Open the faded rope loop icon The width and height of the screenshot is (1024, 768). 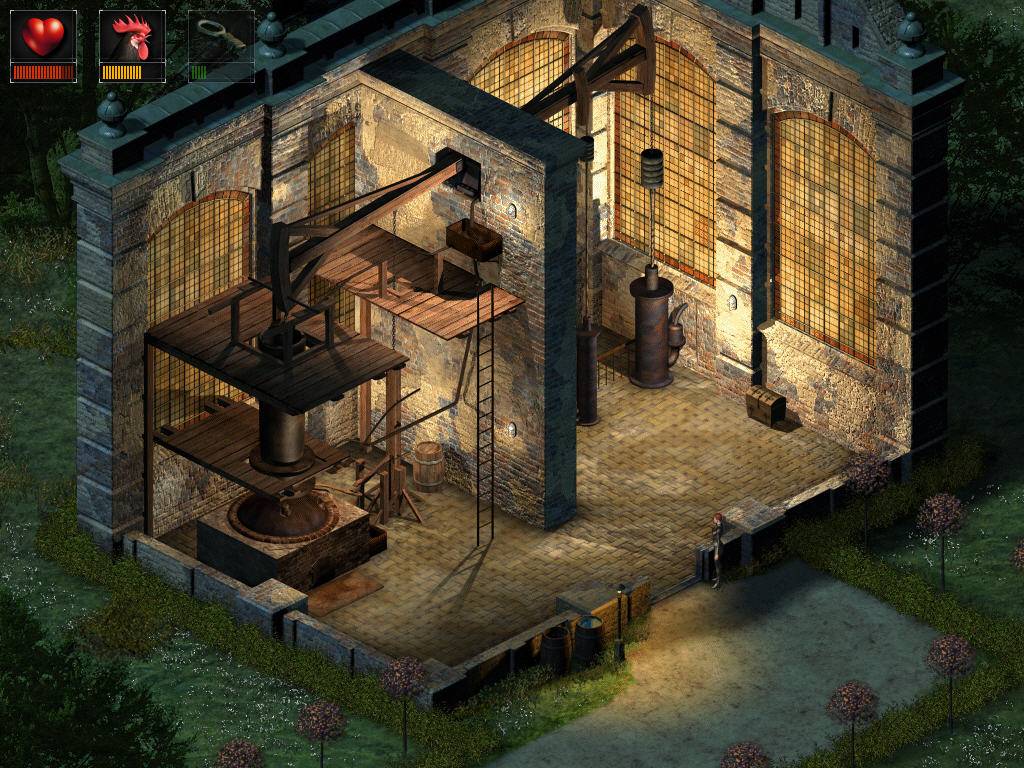click(x=220, y=37)
